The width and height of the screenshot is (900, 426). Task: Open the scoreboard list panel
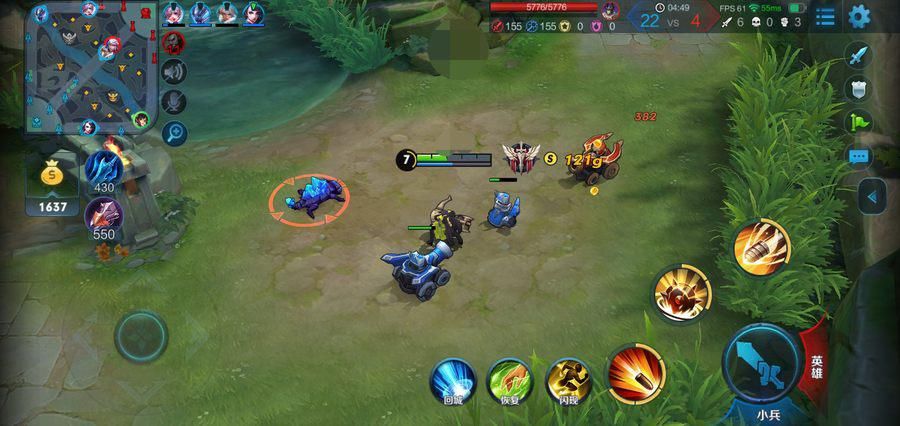click(x=825, y=16)
